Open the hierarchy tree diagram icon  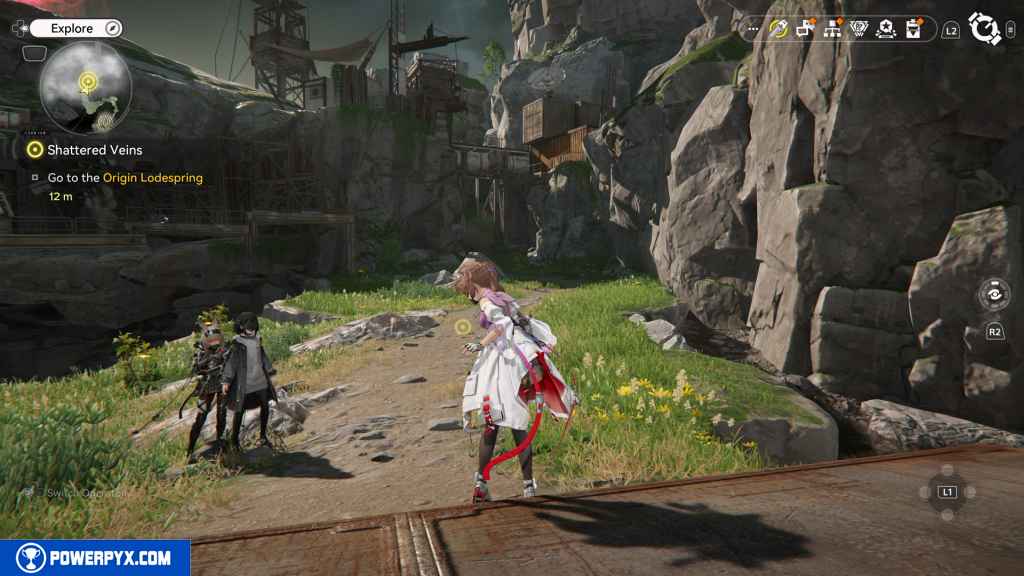pyautogui.click(x=832, y=30)
